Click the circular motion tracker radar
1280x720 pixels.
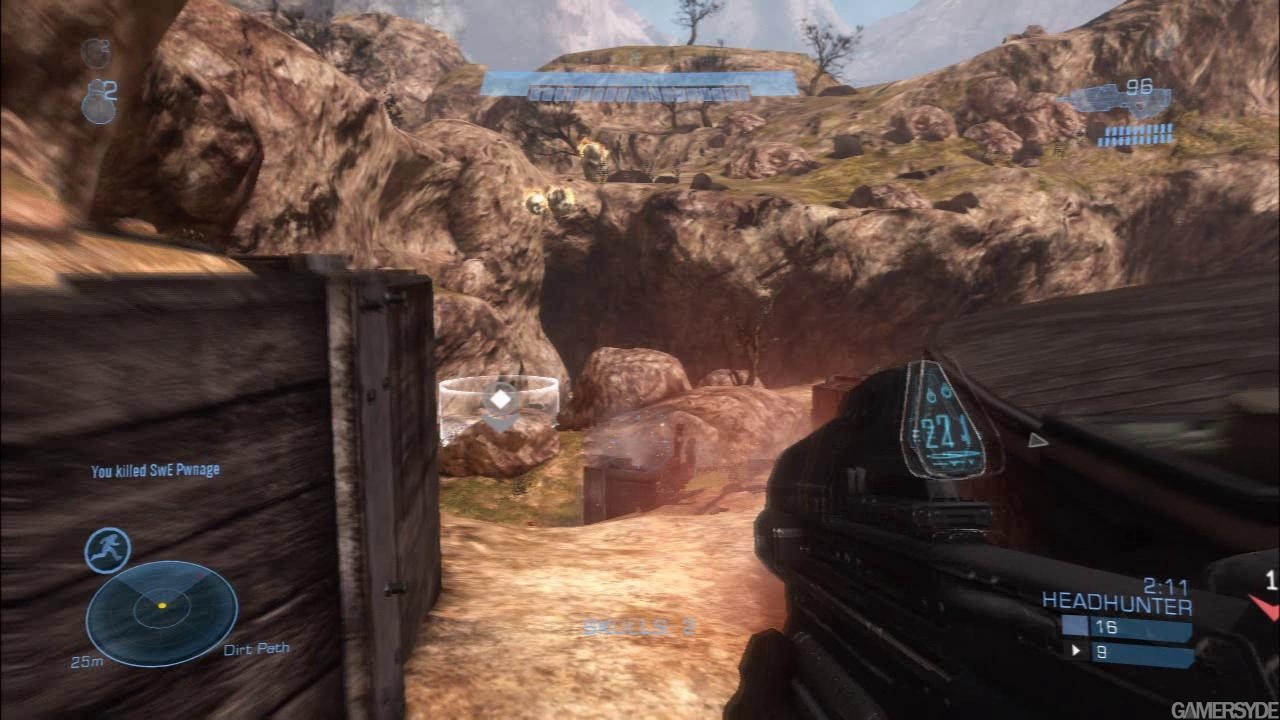coord(162,612)
